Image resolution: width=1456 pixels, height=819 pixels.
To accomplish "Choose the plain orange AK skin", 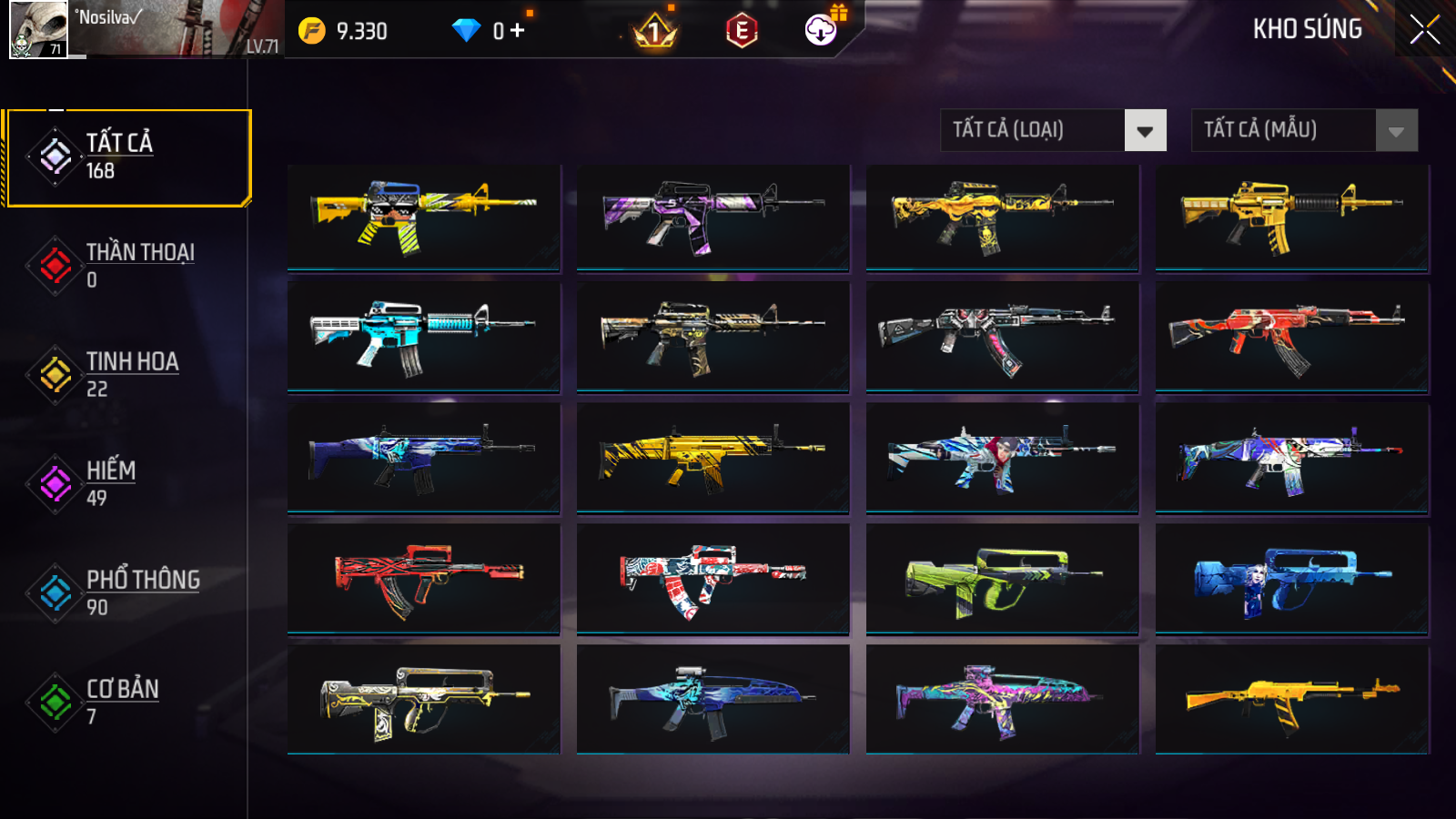I will [1291, 699].
